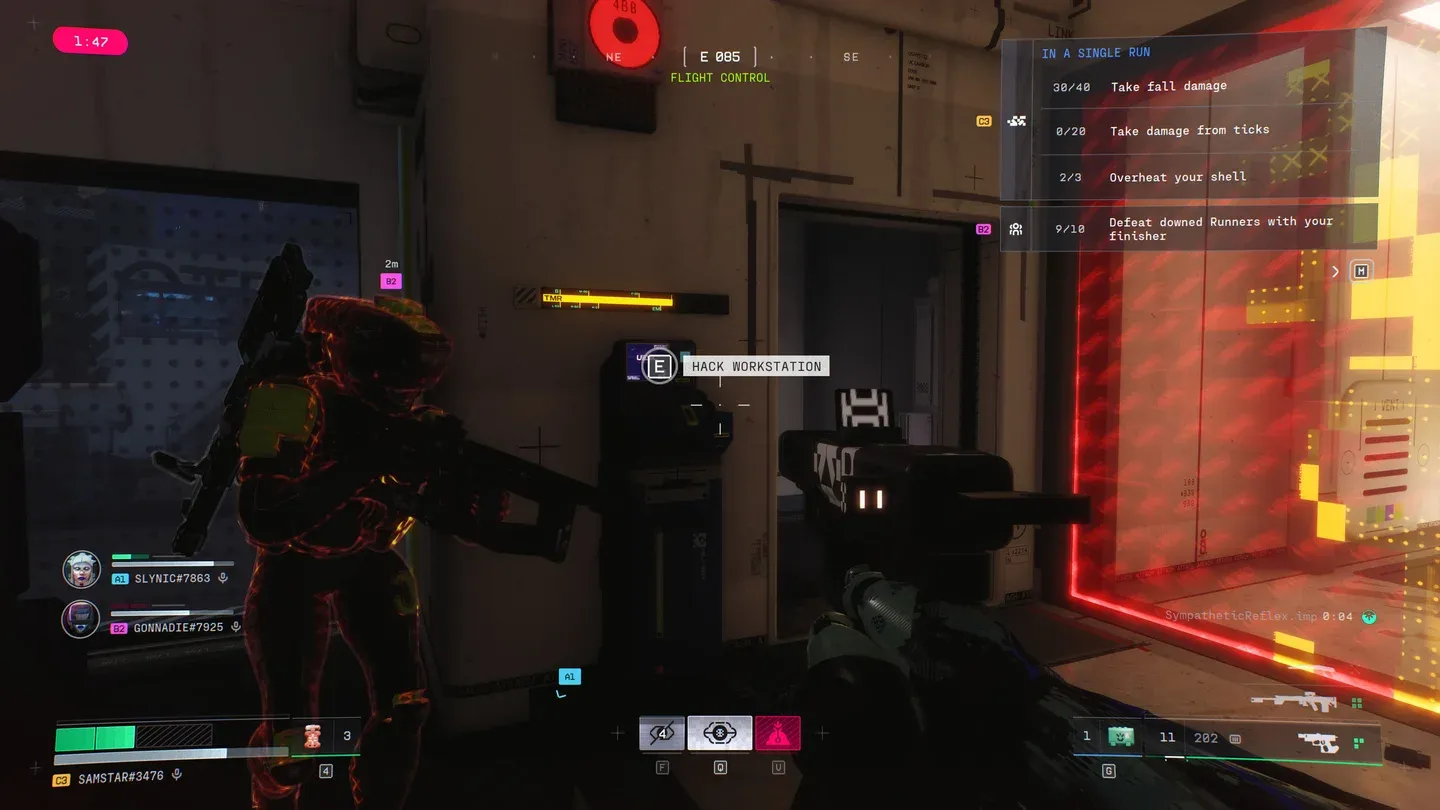Select the "Take damage from ticks" objective
The width and height of the screenshot is (1440, 810).
tap(1190, 131)
